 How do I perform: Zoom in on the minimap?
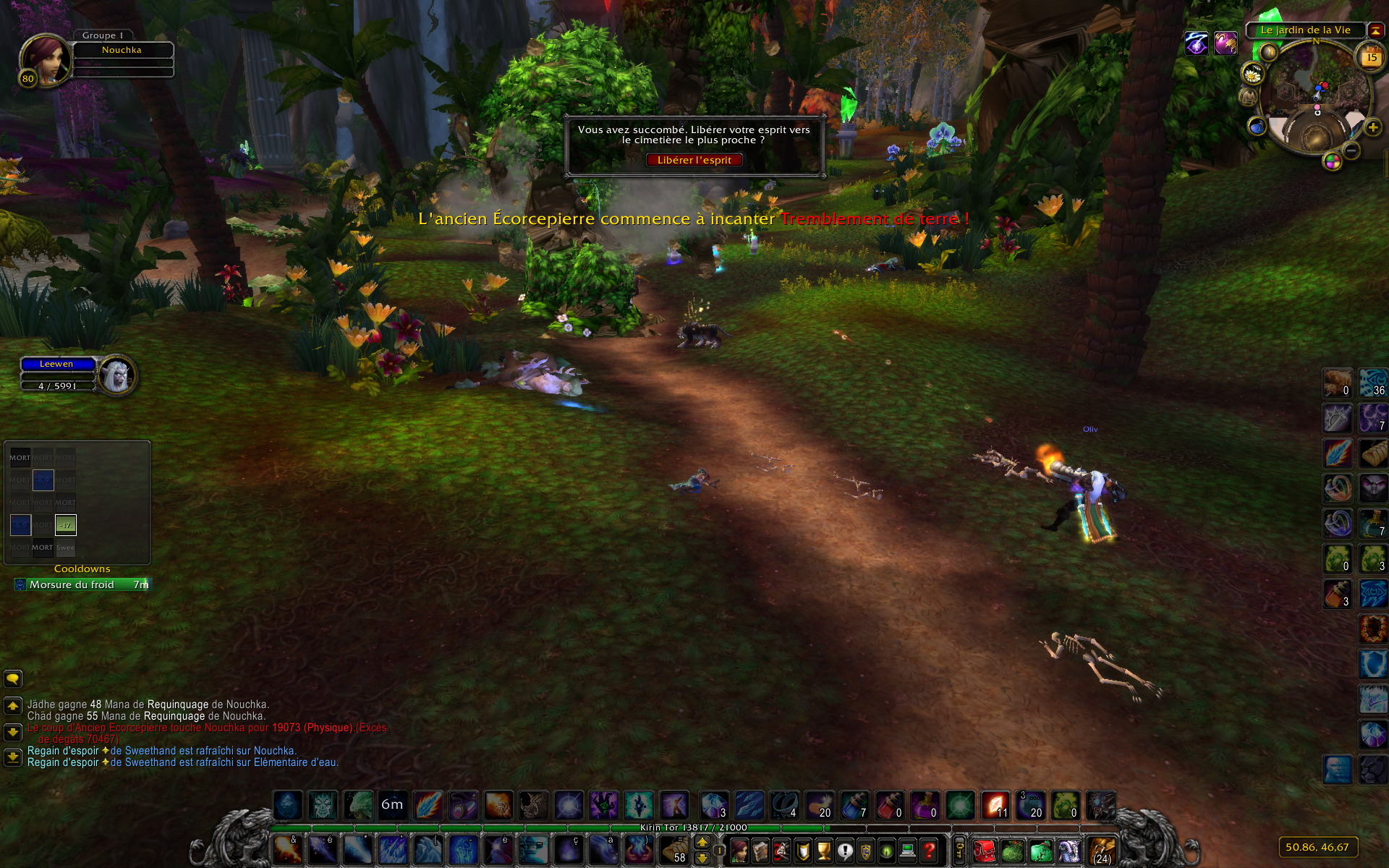(1372, 128)
